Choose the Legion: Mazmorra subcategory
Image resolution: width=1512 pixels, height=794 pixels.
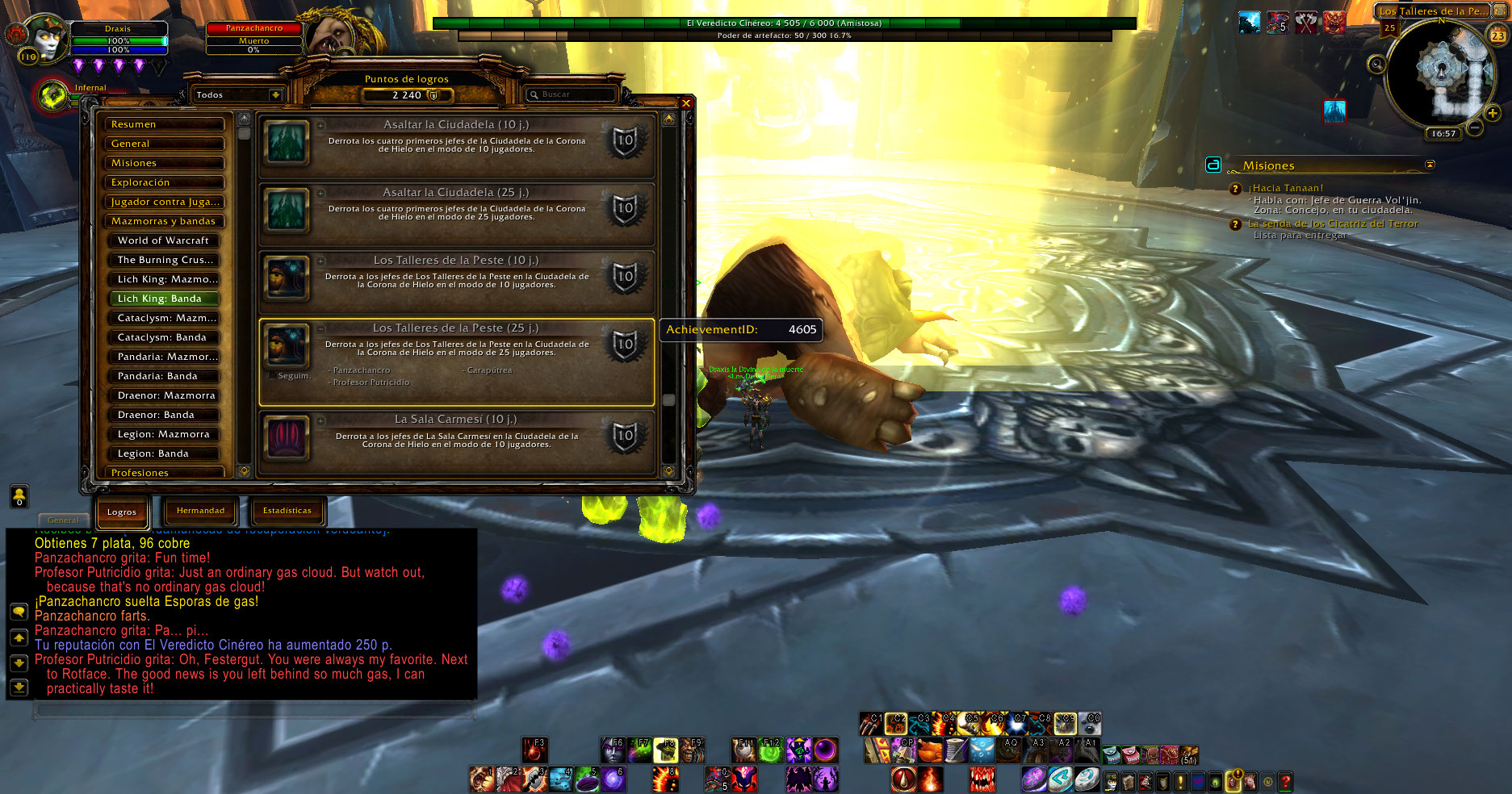[x=164, y=434]
